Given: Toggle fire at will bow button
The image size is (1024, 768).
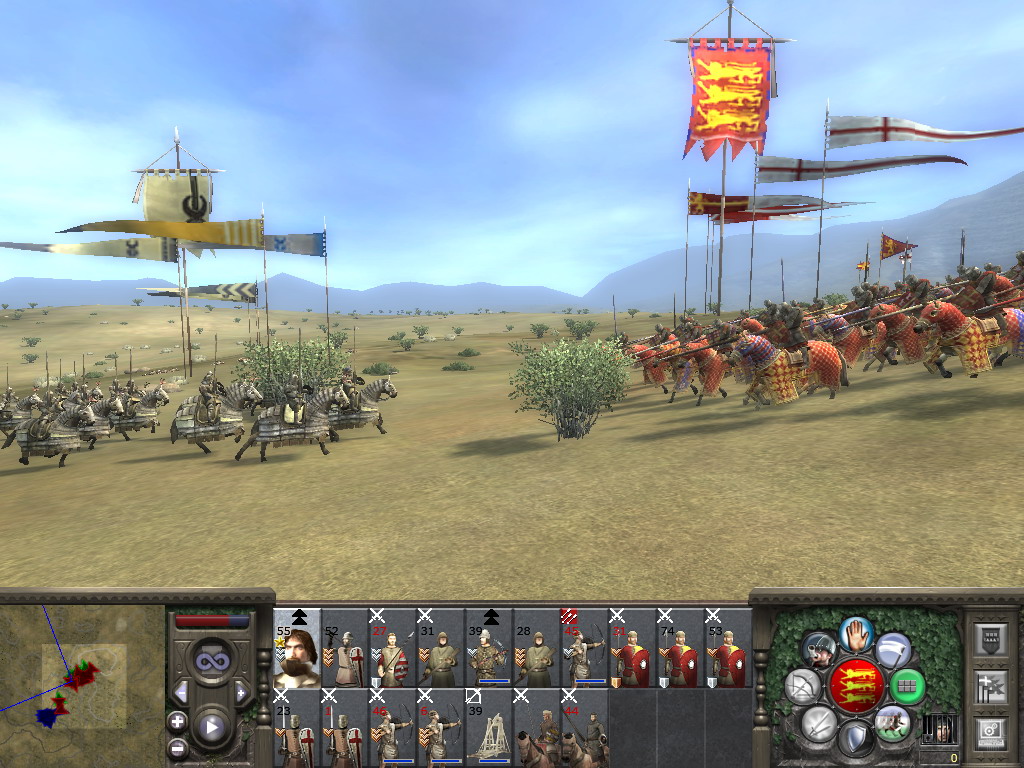Looking at the screenshot, I should pyautogui.click(x=802, y=686).
